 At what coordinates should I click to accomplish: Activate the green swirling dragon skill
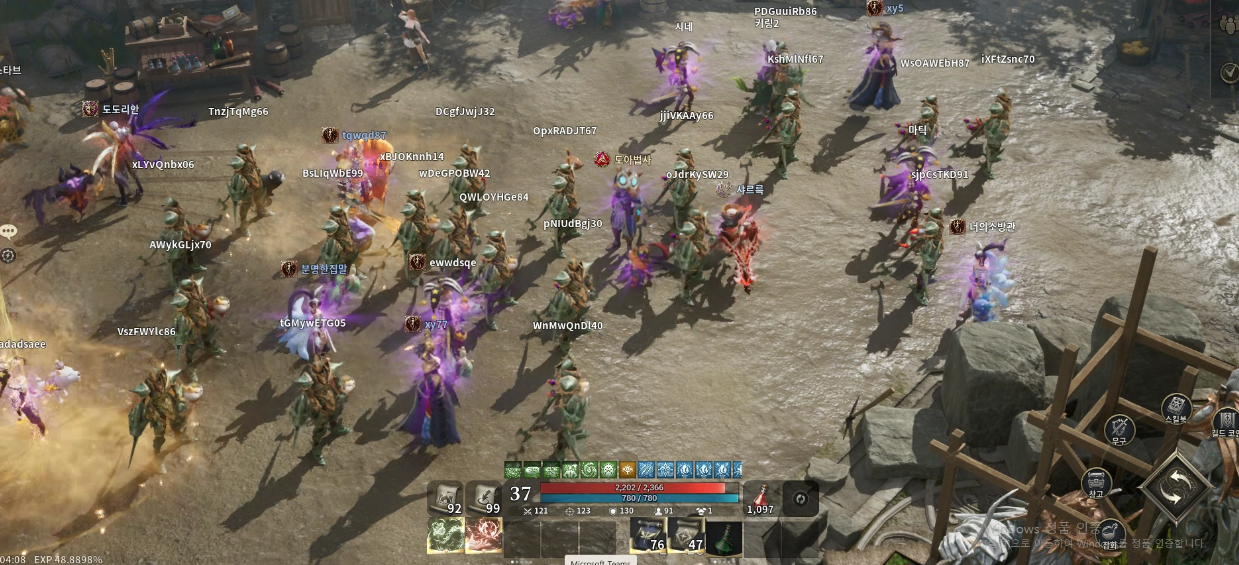[x=446, y=535]
